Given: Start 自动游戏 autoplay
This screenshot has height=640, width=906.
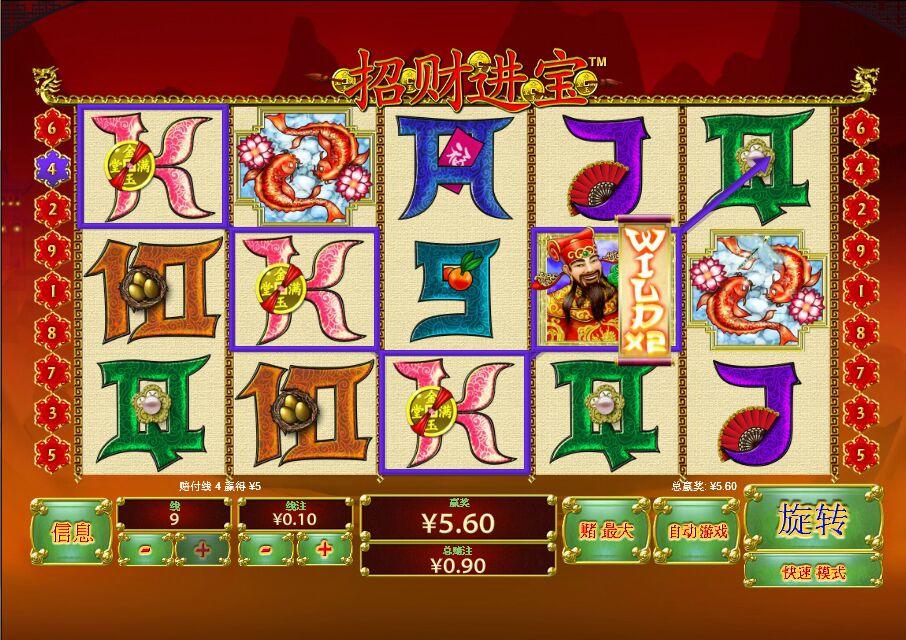Looking at the screenshot, I should [696, 531].
